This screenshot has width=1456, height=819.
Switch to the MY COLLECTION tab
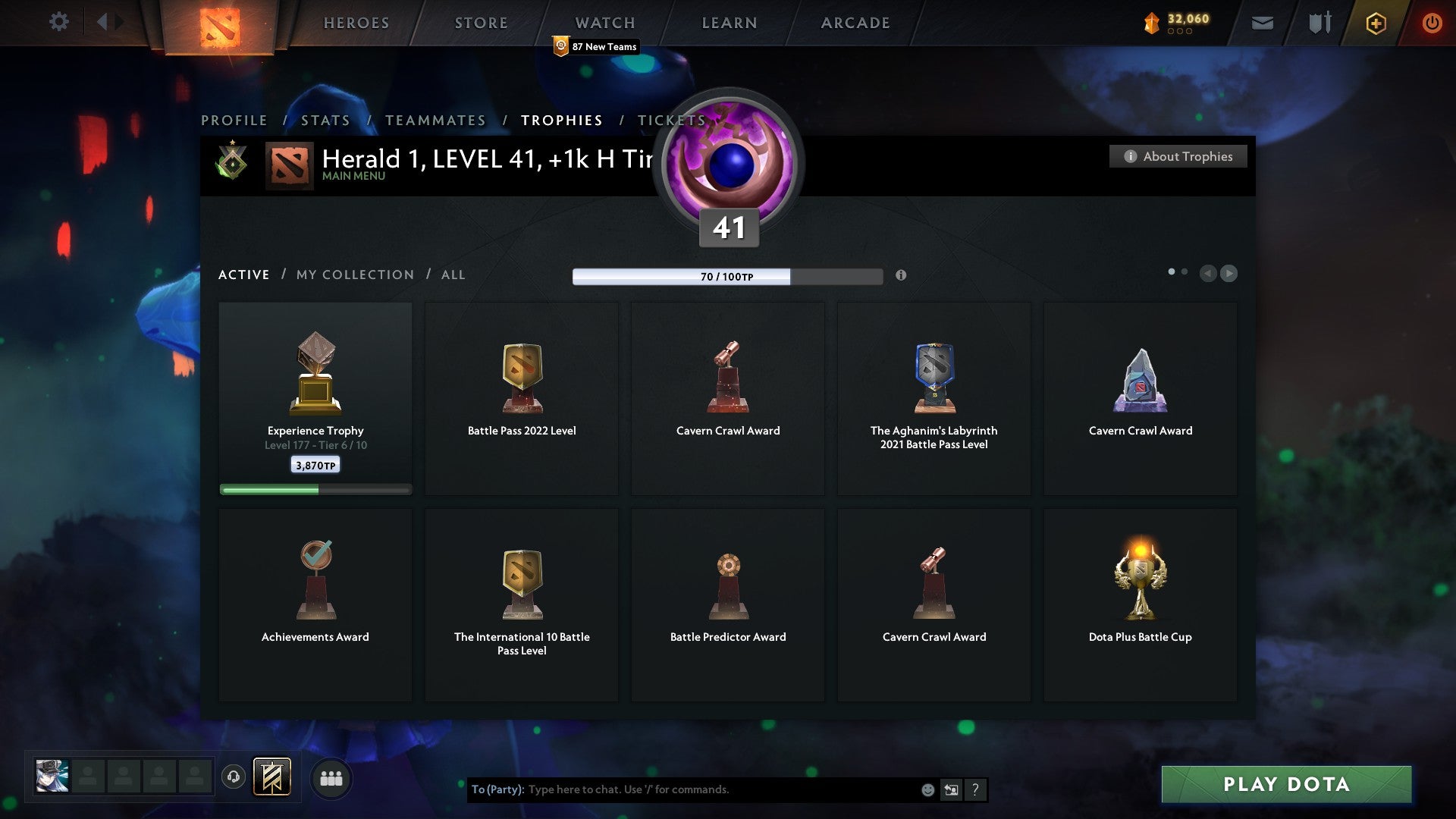tap(353, 275)
